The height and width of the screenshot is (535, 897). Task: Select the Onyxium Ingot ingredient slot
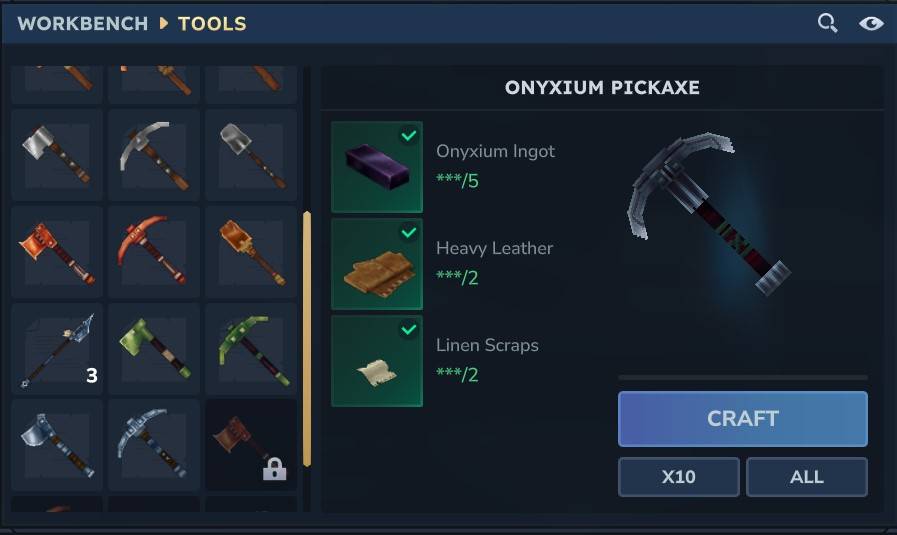point(377,167)
